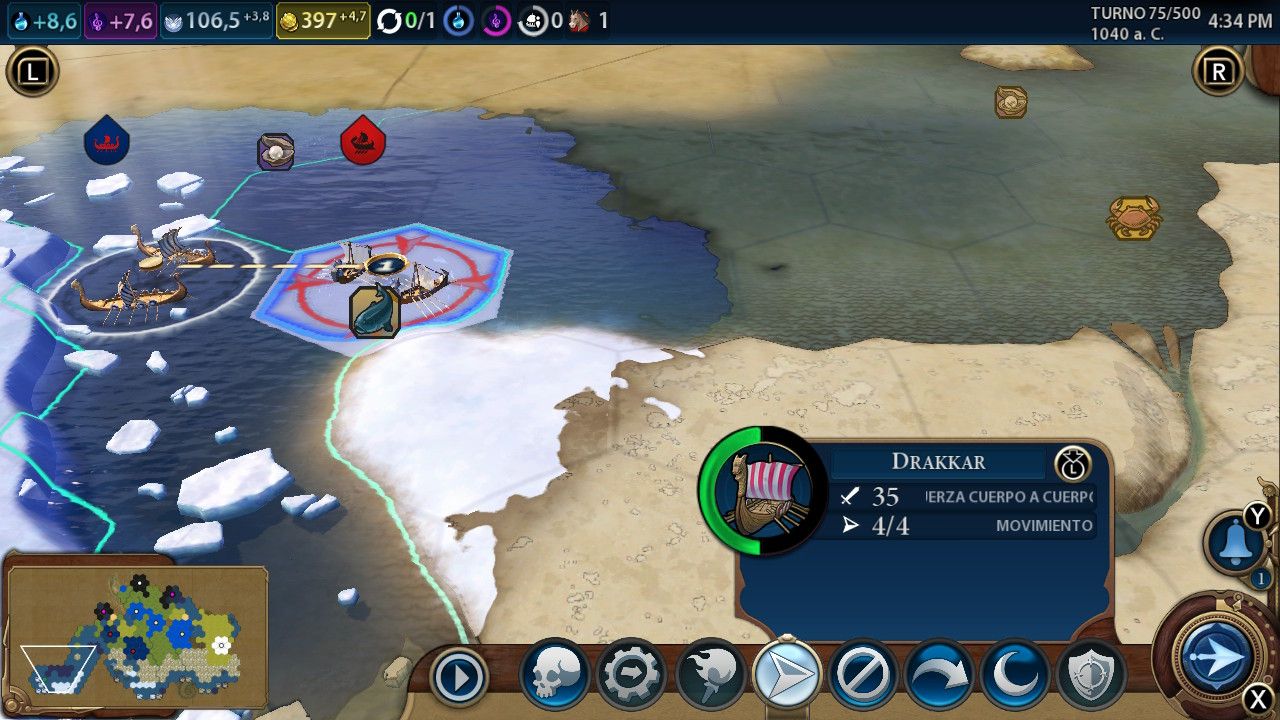
Task: Click the minimap
Action: (137, 636)
